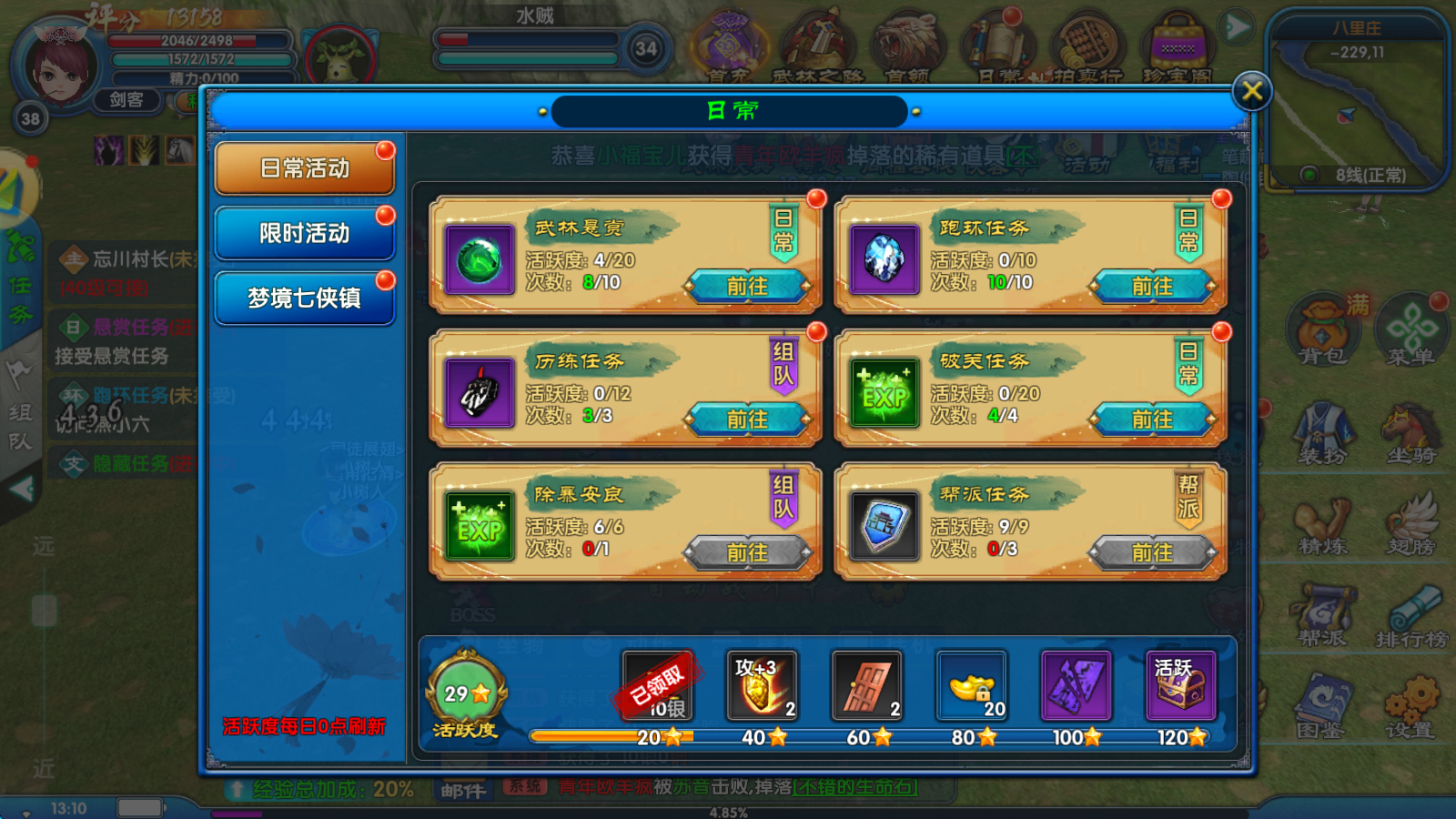This screenshot has height=819, width=1456.
Task: Go to the 跑环任务 activity
Action: coord(1152,287)
